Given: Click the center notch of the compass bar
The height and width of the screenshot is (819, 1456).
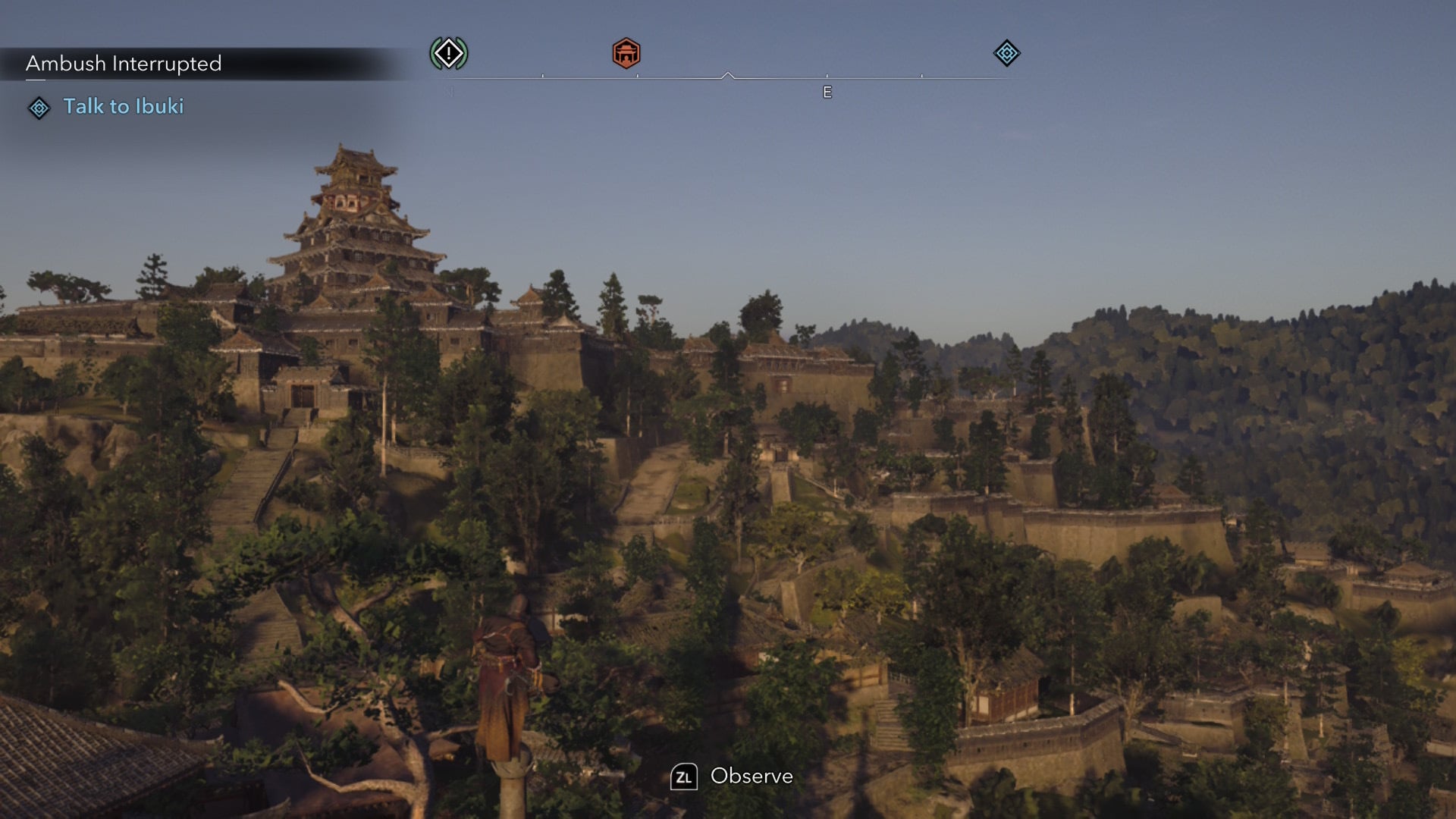Looking at the screenshot, I should pyautogui.click(x=728, y=74).
